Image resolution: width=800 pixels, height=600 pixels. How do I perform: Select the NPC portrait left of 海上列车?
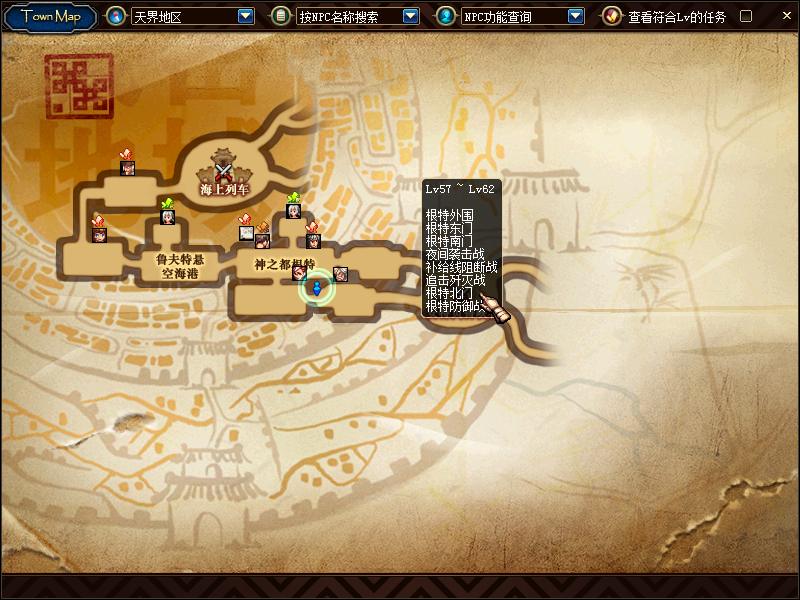[128, 167]
